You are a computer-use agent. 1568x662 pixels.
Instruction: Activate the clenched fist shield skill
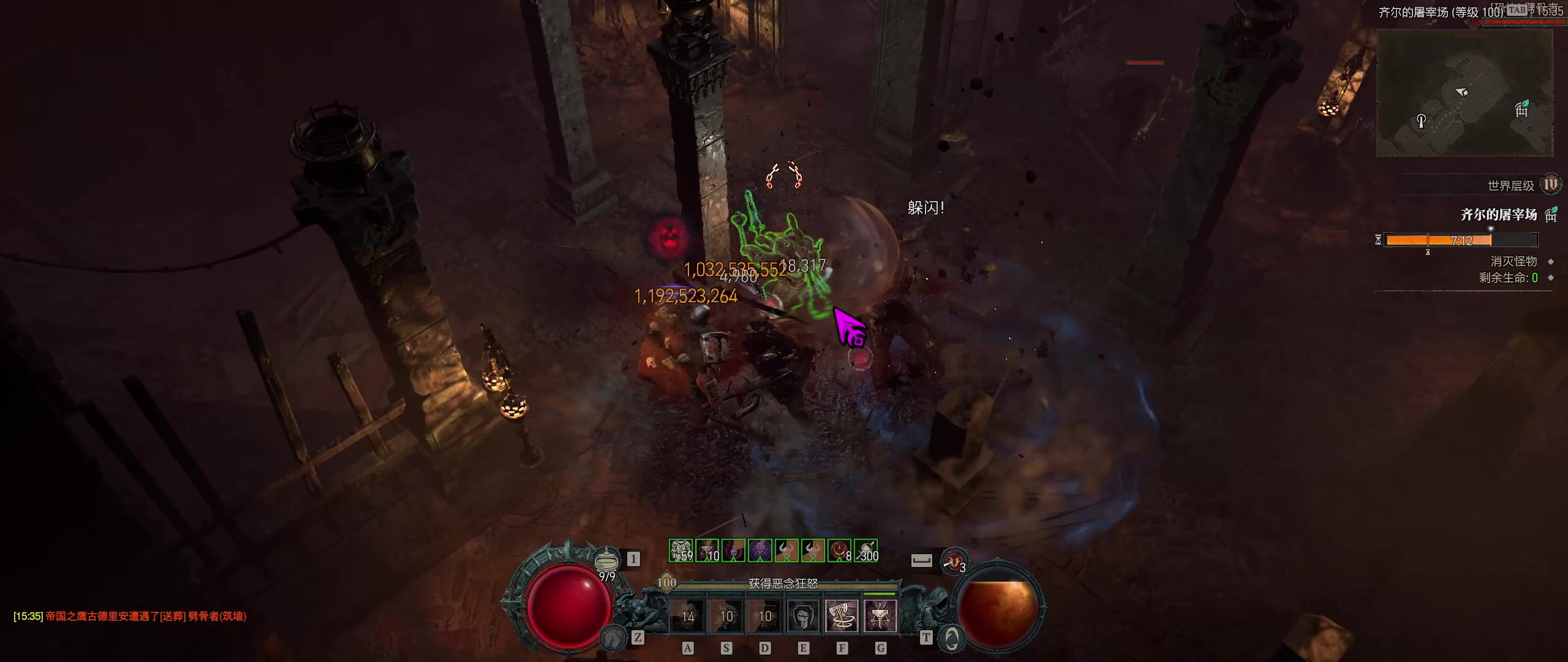[803, 615]
